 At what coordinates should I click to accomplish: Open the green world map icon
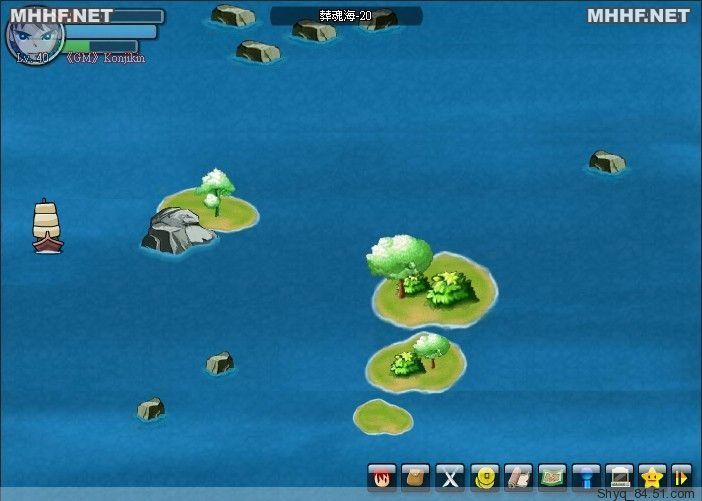pos(552,476)
